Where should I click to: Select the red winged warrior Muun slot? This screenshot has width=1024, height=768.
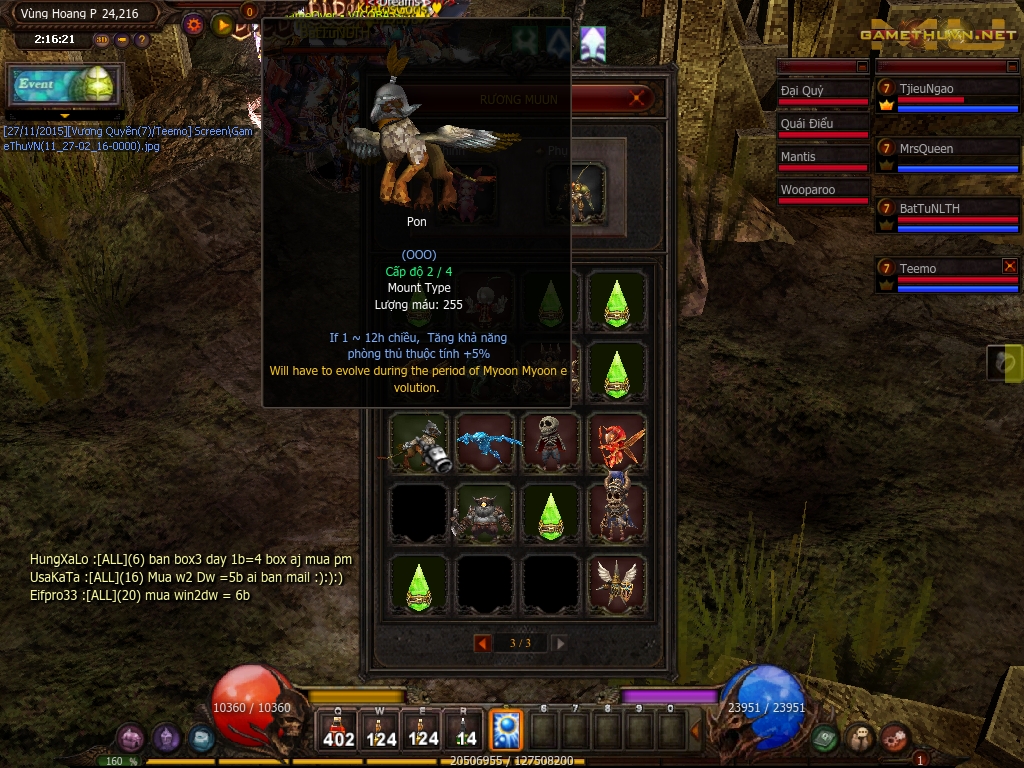click(x=616, y=441)
